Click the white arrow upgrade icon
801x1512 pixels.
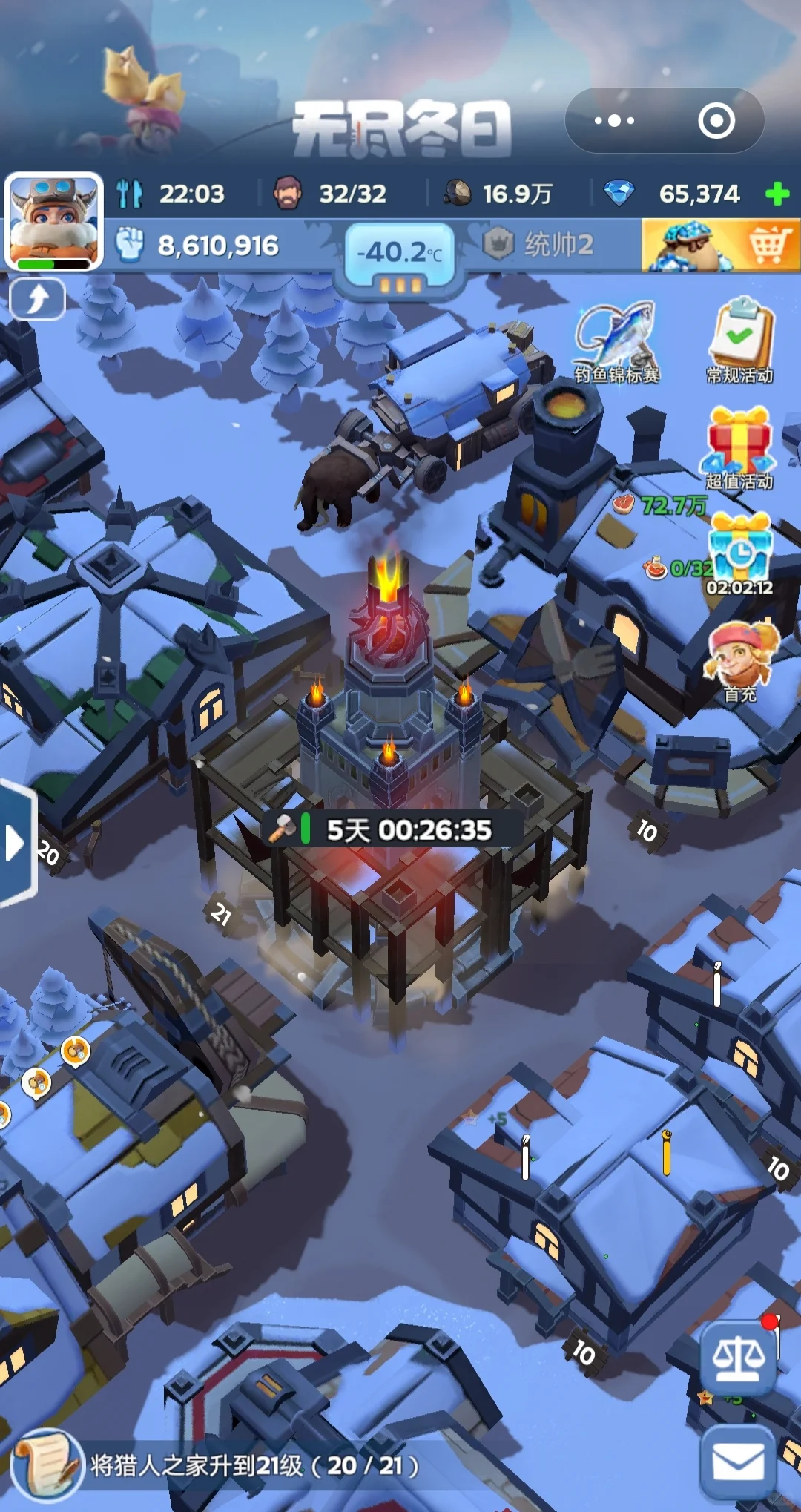coord(37,300)
